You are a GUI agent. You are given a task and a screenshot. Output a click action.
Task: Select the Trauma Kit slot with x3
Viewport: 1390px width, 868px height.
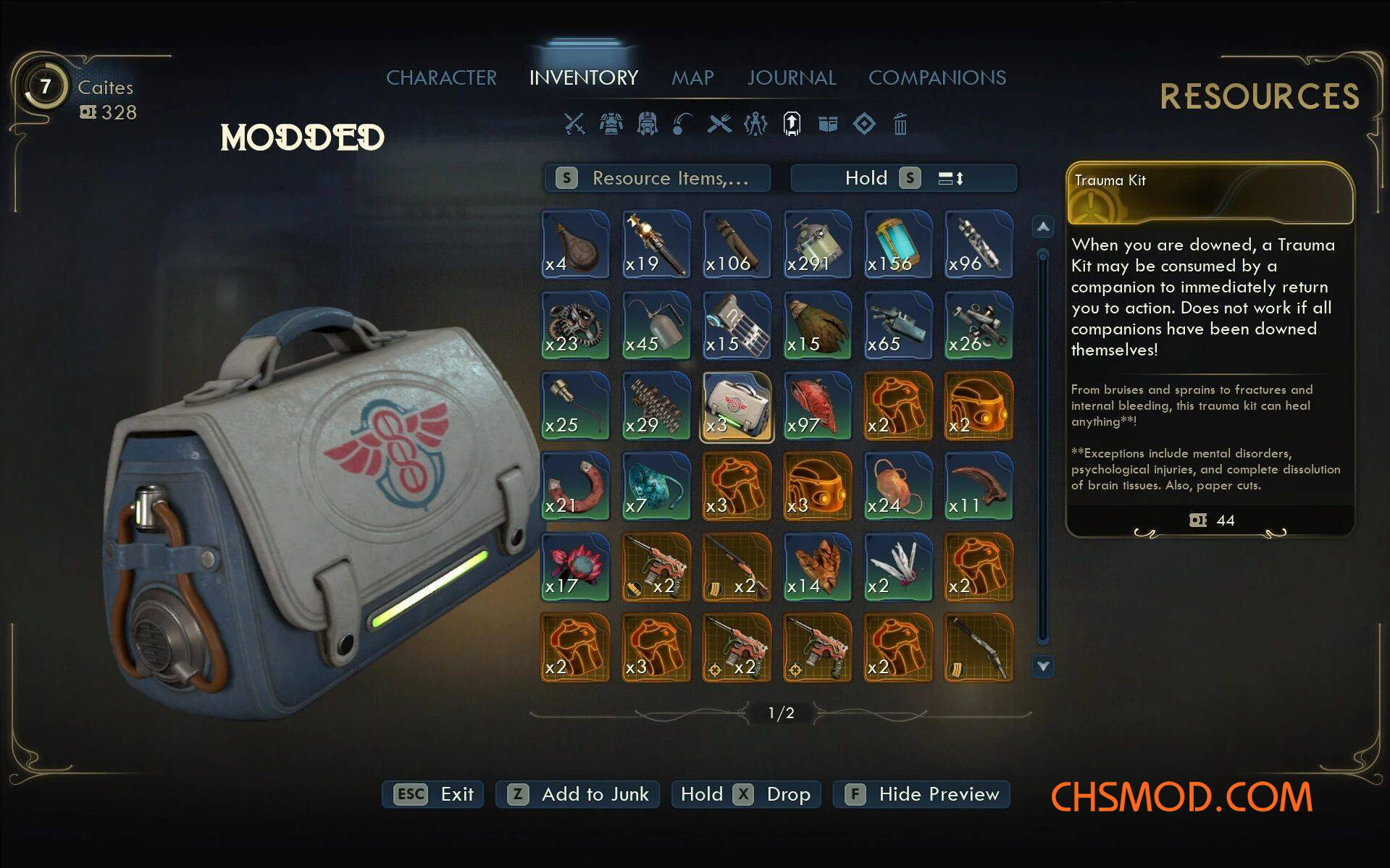(737, 406)
